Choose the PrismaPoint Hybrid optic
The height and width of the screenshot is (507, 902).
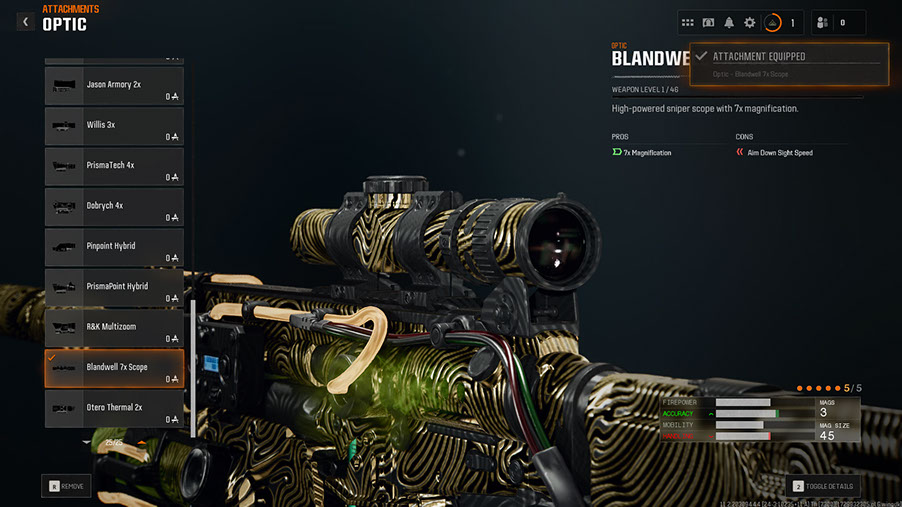pos(114,287)
